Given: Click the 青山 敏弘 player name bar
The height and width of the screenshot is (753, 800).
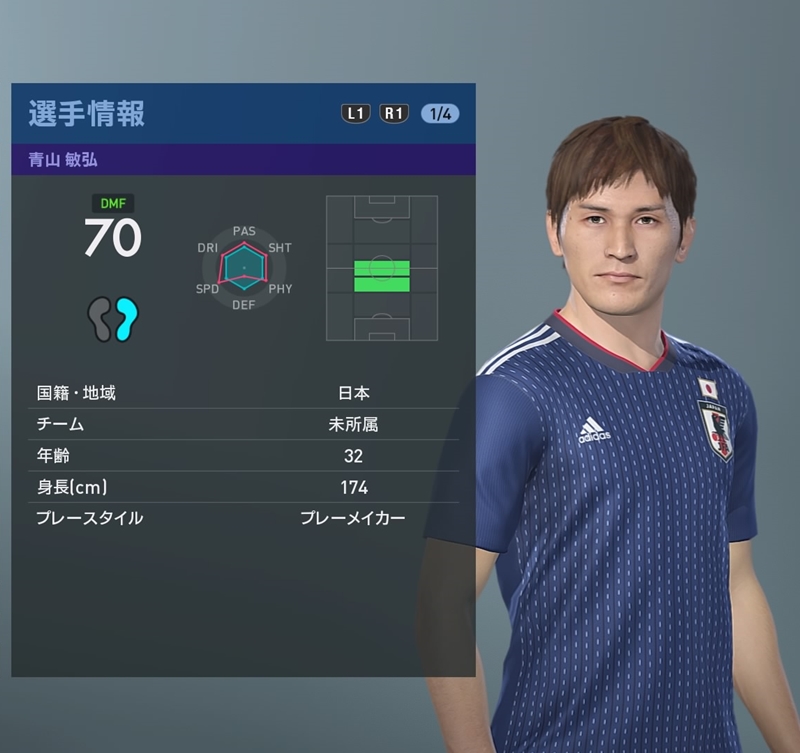Looking at the screenshot, I should 243,159.
